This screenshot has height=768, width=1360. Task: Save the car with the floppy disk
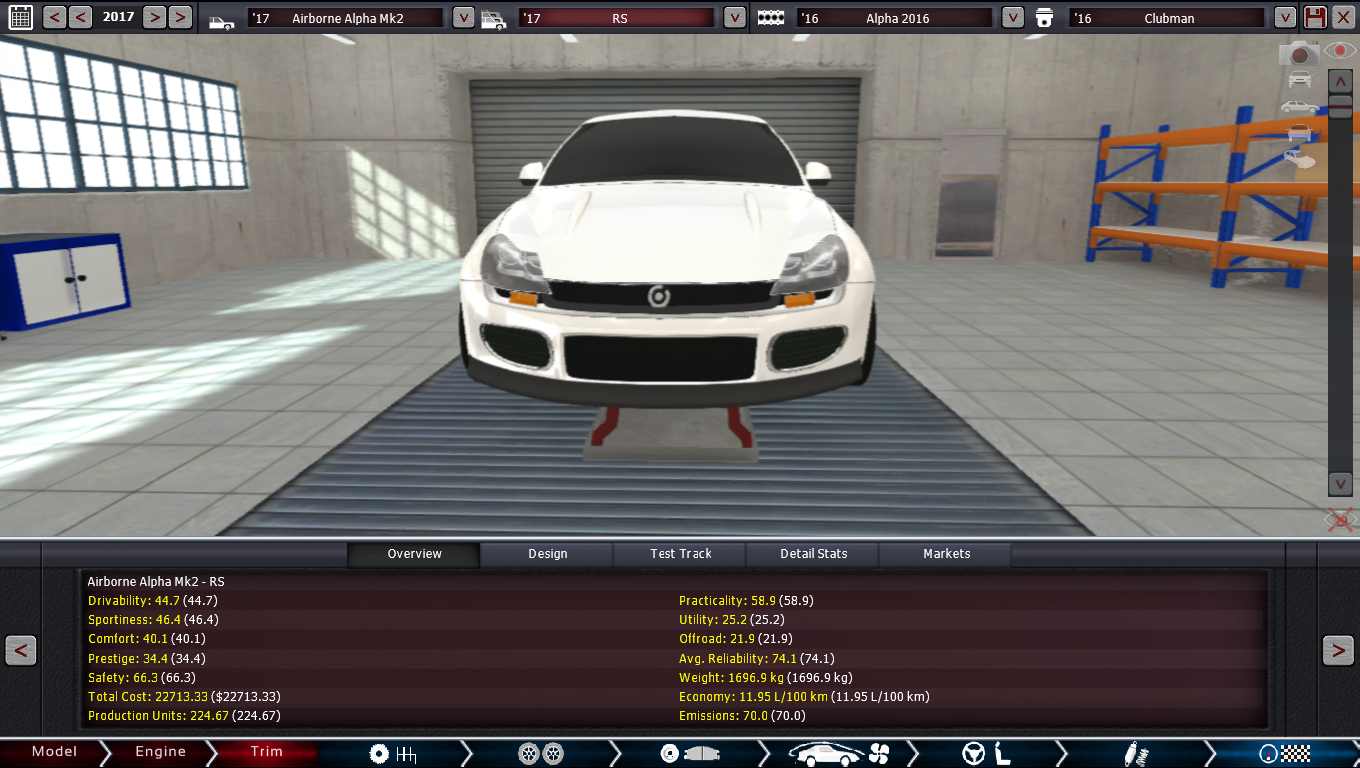coord(1316,17)
